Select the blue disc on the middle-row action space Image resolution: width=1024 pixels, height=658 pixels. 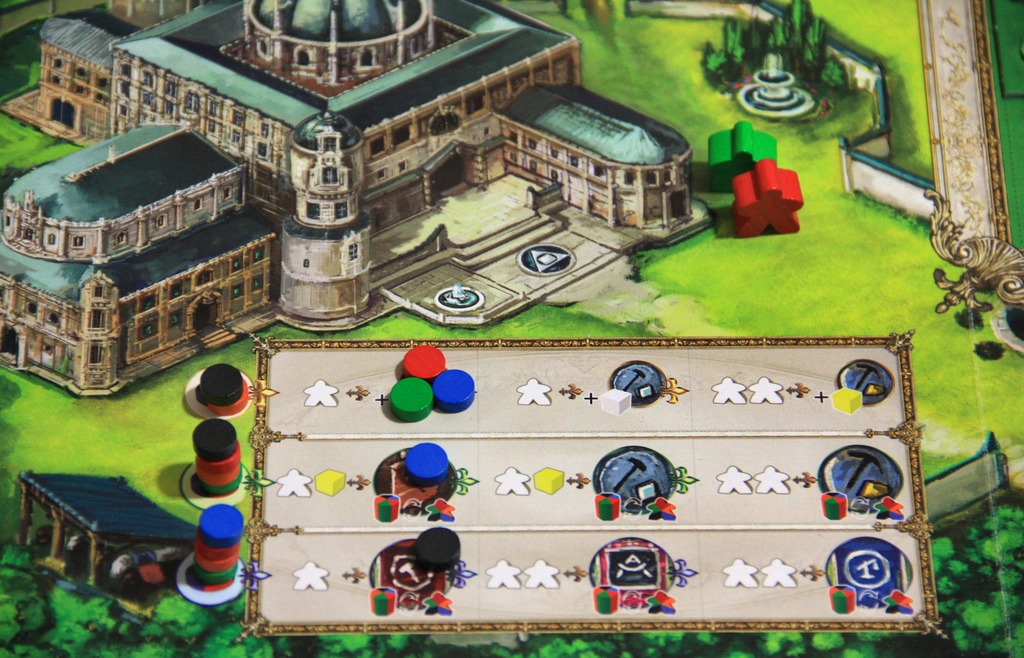tap(426, 464)
